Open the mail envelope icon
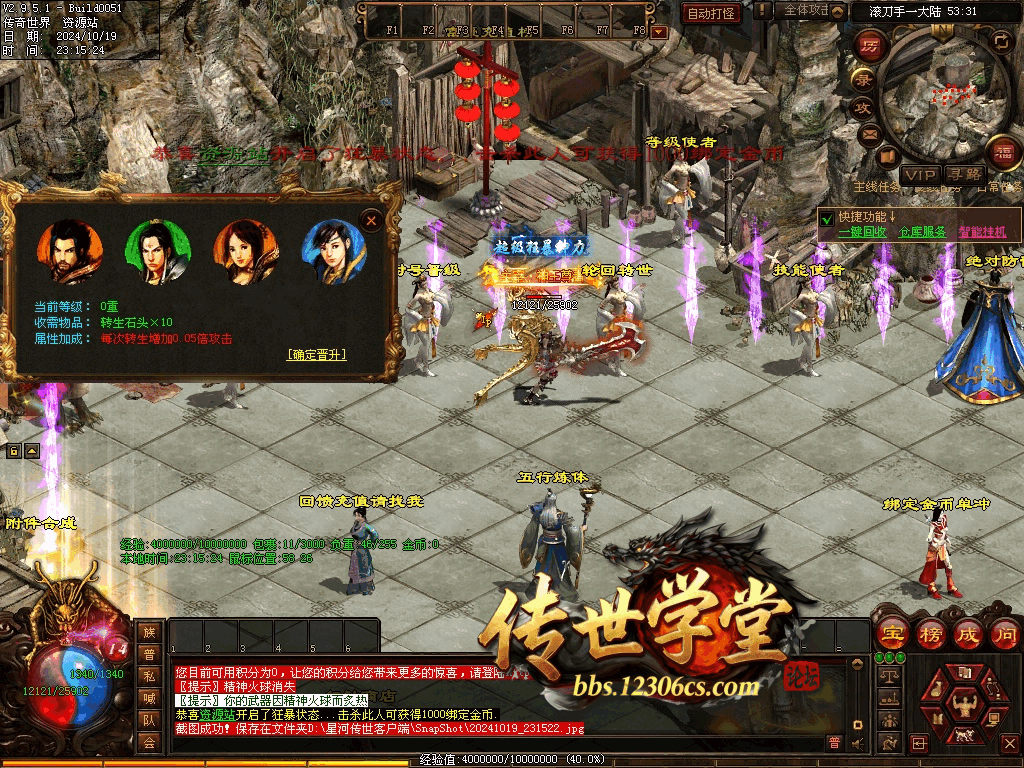This screenshot has height=768, width=1024. click(x=869, y=134)
